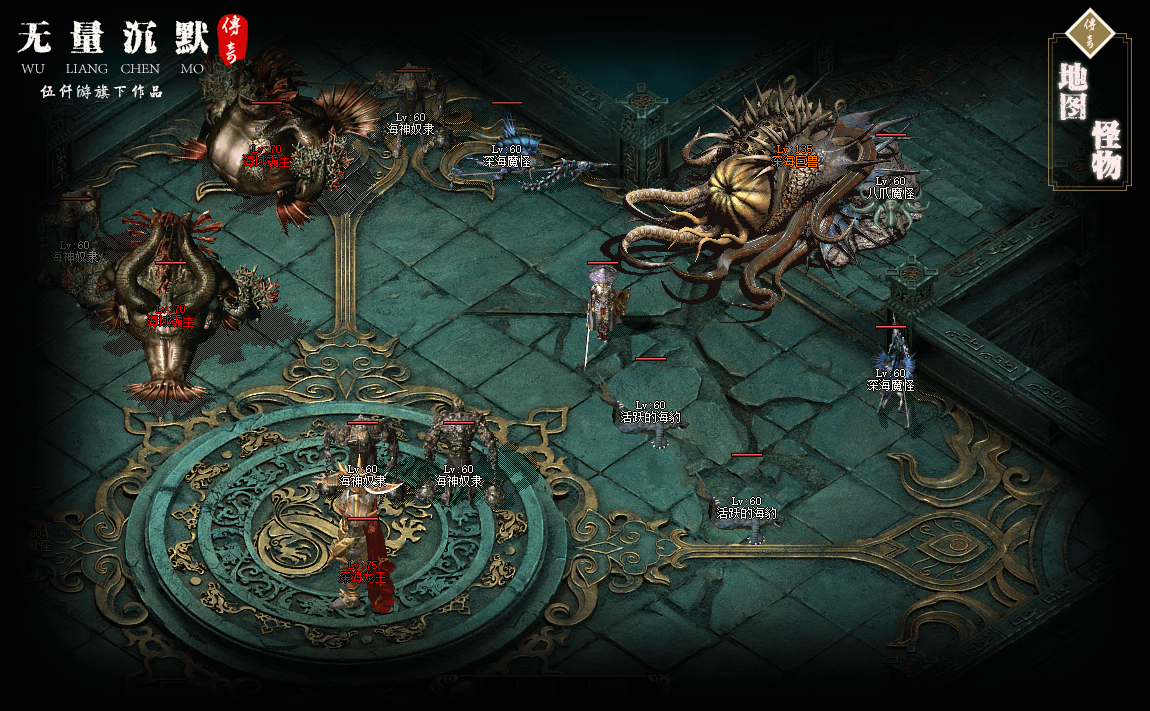Screen dimensions: 1150x711
Task: Open the 地图怪物 section panel
Action: click(x=1089, y=112)
